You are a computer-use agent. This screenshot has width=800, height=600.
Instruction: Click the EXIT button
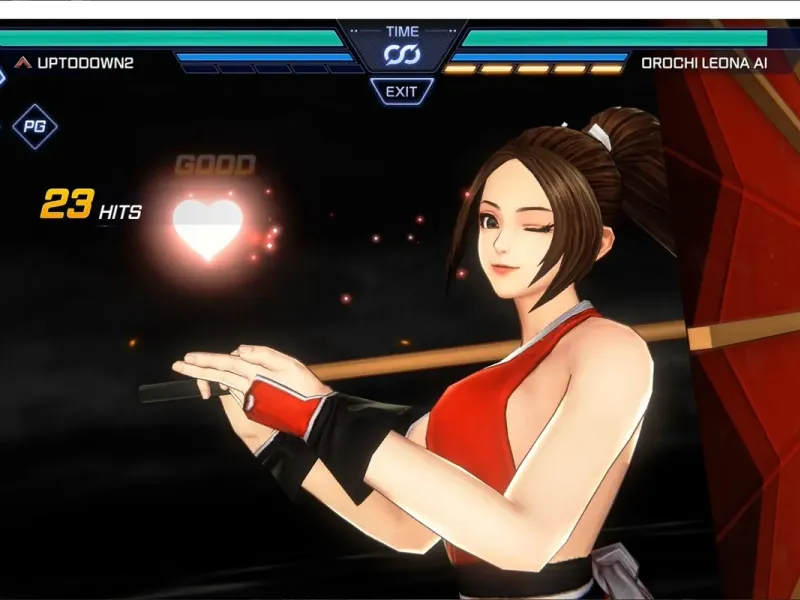pyautogui.click(x=401, y=92)
